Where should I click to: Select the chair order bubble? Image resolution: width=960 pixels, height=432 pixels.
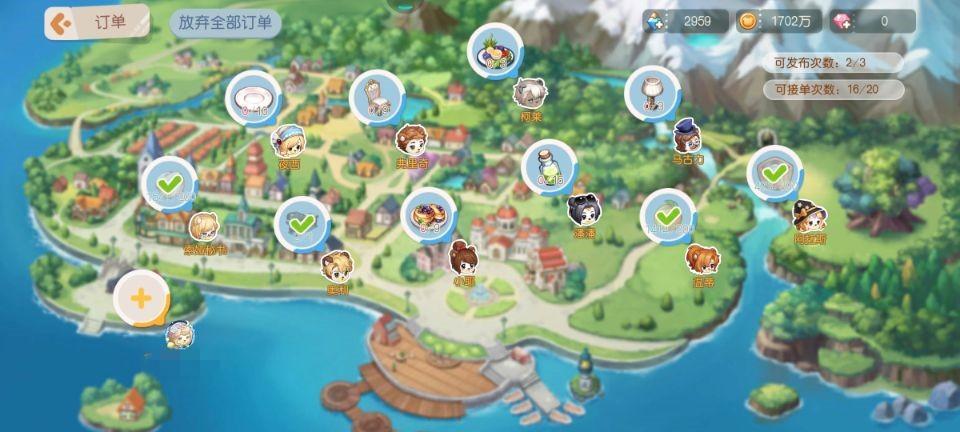point(376,96)
